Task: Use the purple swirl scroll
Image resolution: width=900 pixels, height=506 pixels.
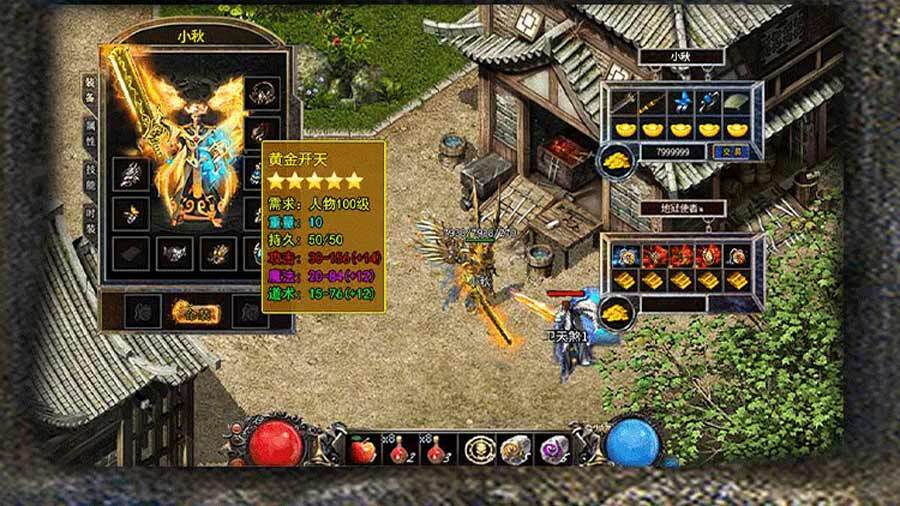Action: [553, 449]
